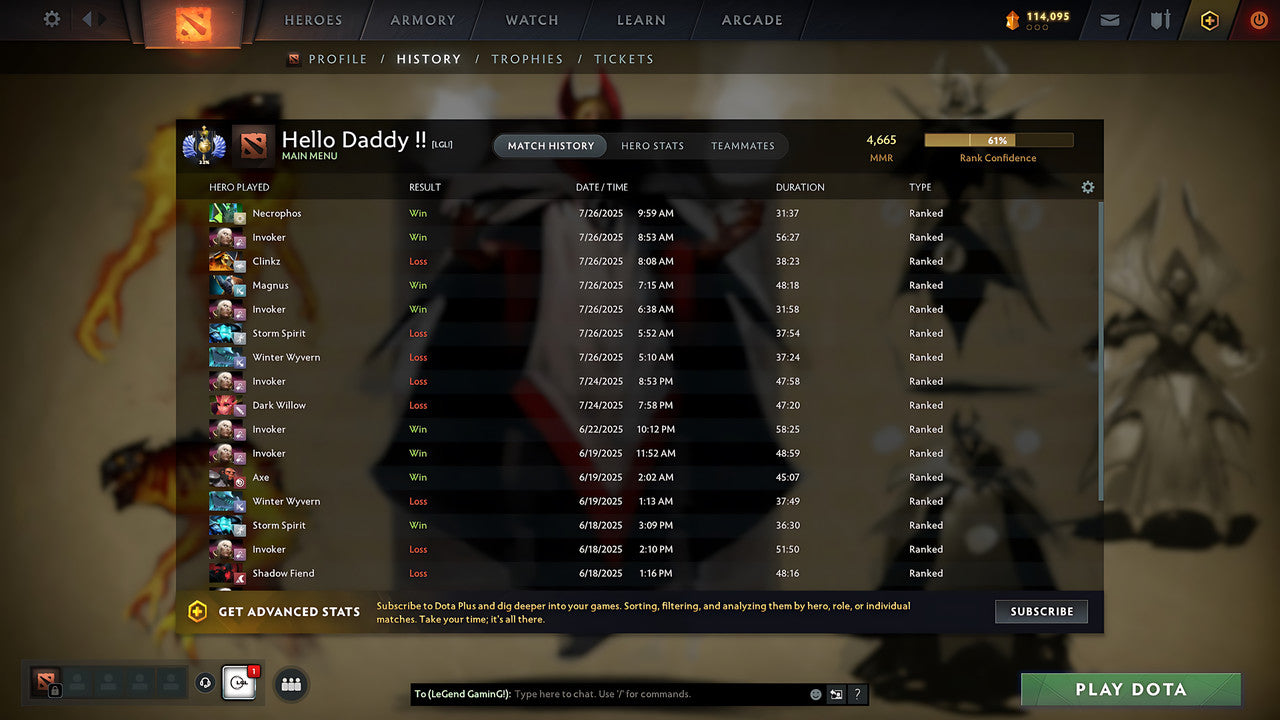
Task: Open settings with the top-left gear icon
Action: pos(50,19)
